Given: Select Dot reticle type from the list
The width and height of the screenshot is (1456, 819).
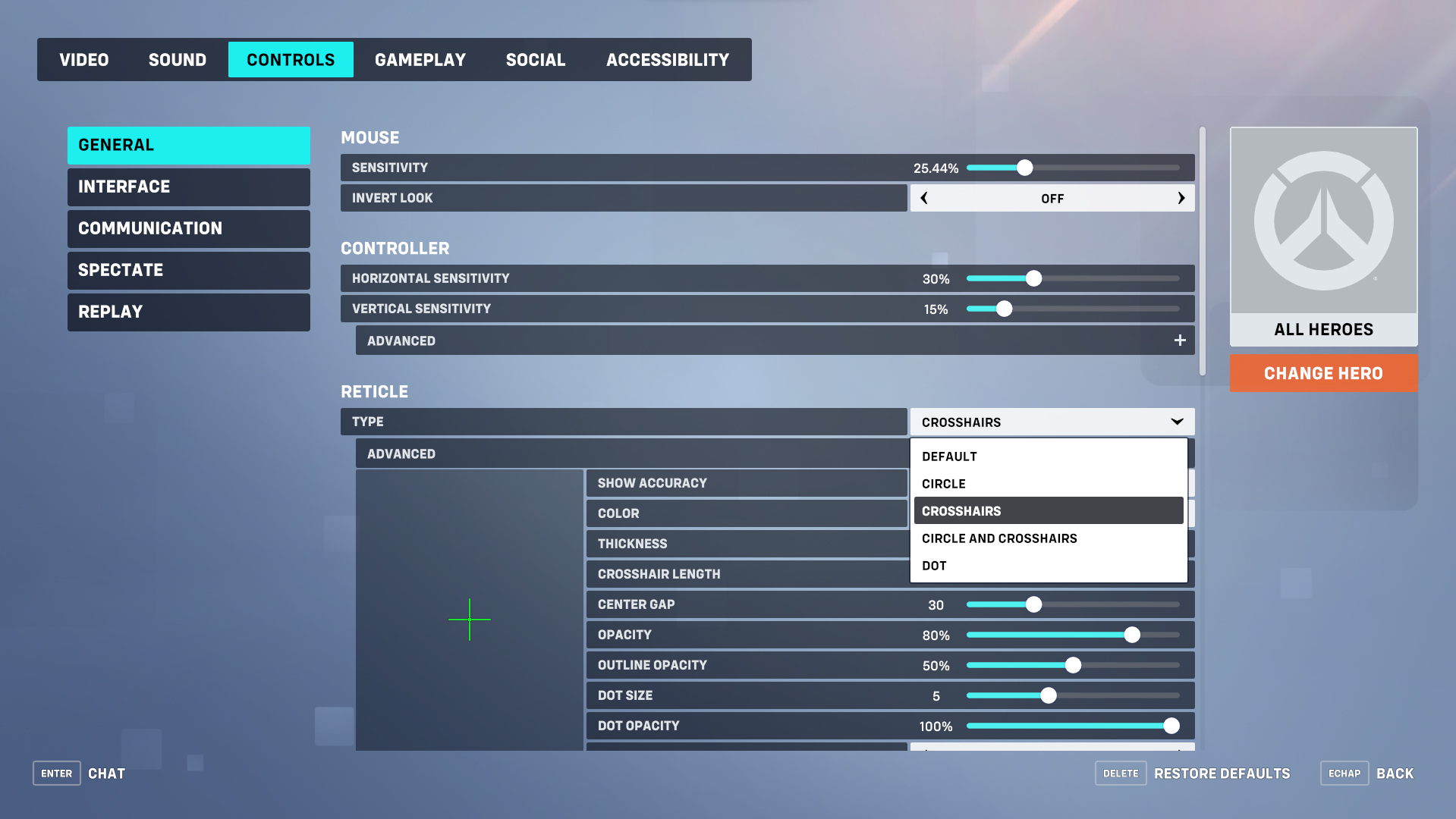Looking at the screenshot, I should [x=934, y=566].
